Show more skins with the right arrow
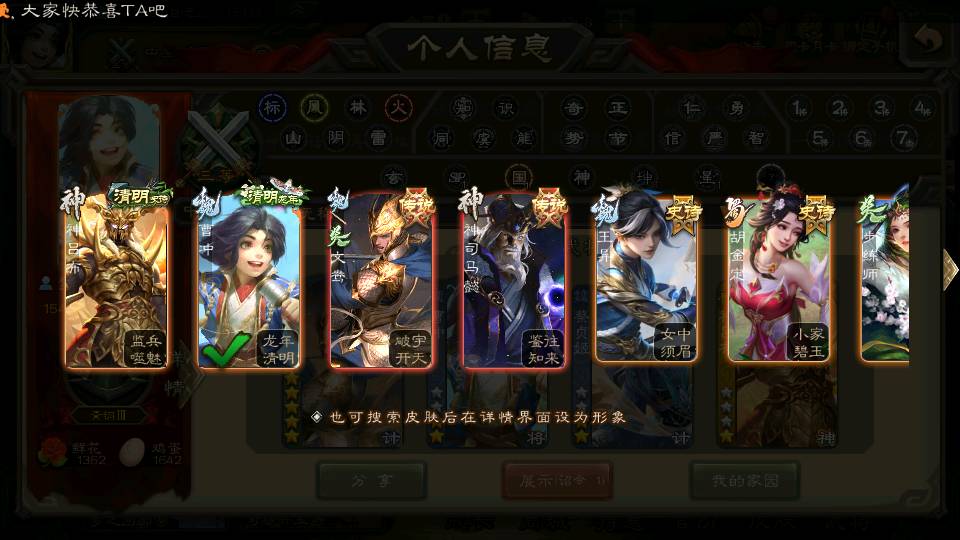This screenshot has width=960, height=540. click(x=949, y=269)
